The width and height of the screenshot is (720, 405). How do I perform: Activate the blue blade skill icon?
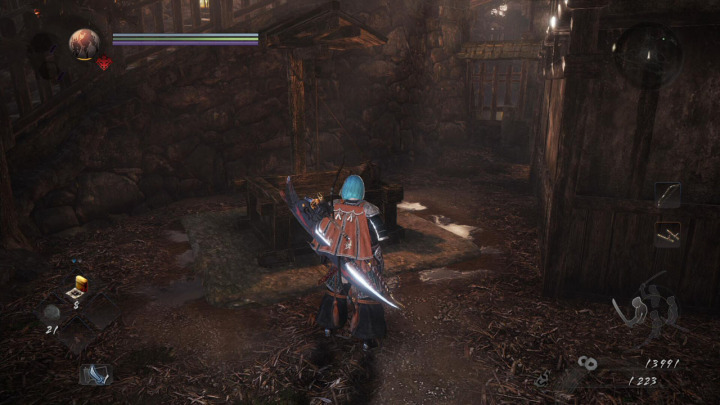[95, 374]
